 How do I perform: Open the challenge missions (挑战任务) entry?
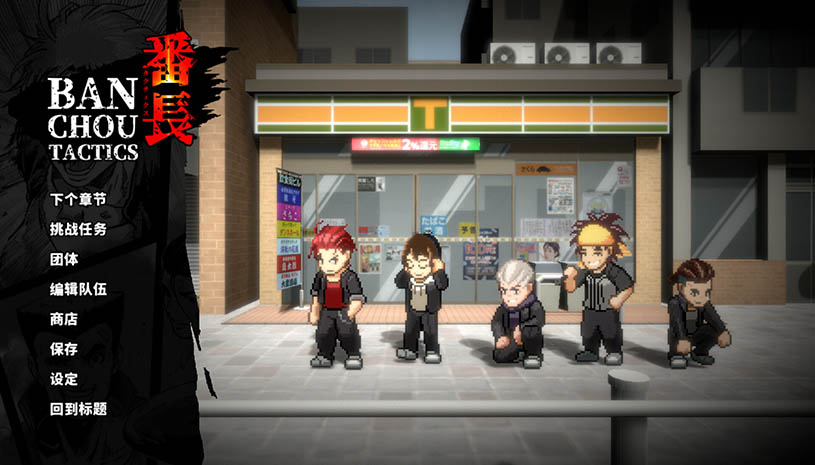(x=78, y=229)
